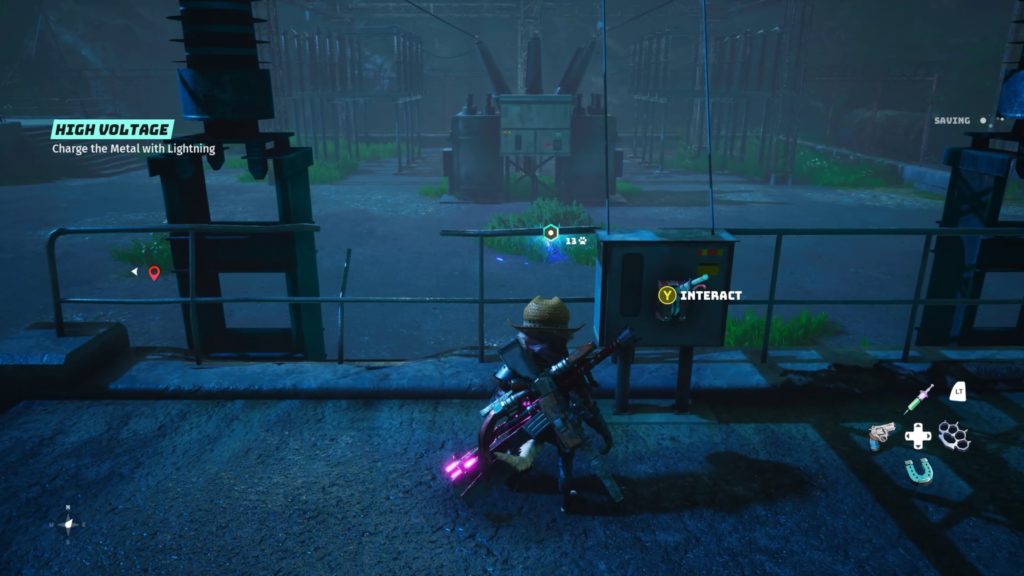Activate the teal horseshoe magnet item
1024x576 pixels.
coord(918,470)
